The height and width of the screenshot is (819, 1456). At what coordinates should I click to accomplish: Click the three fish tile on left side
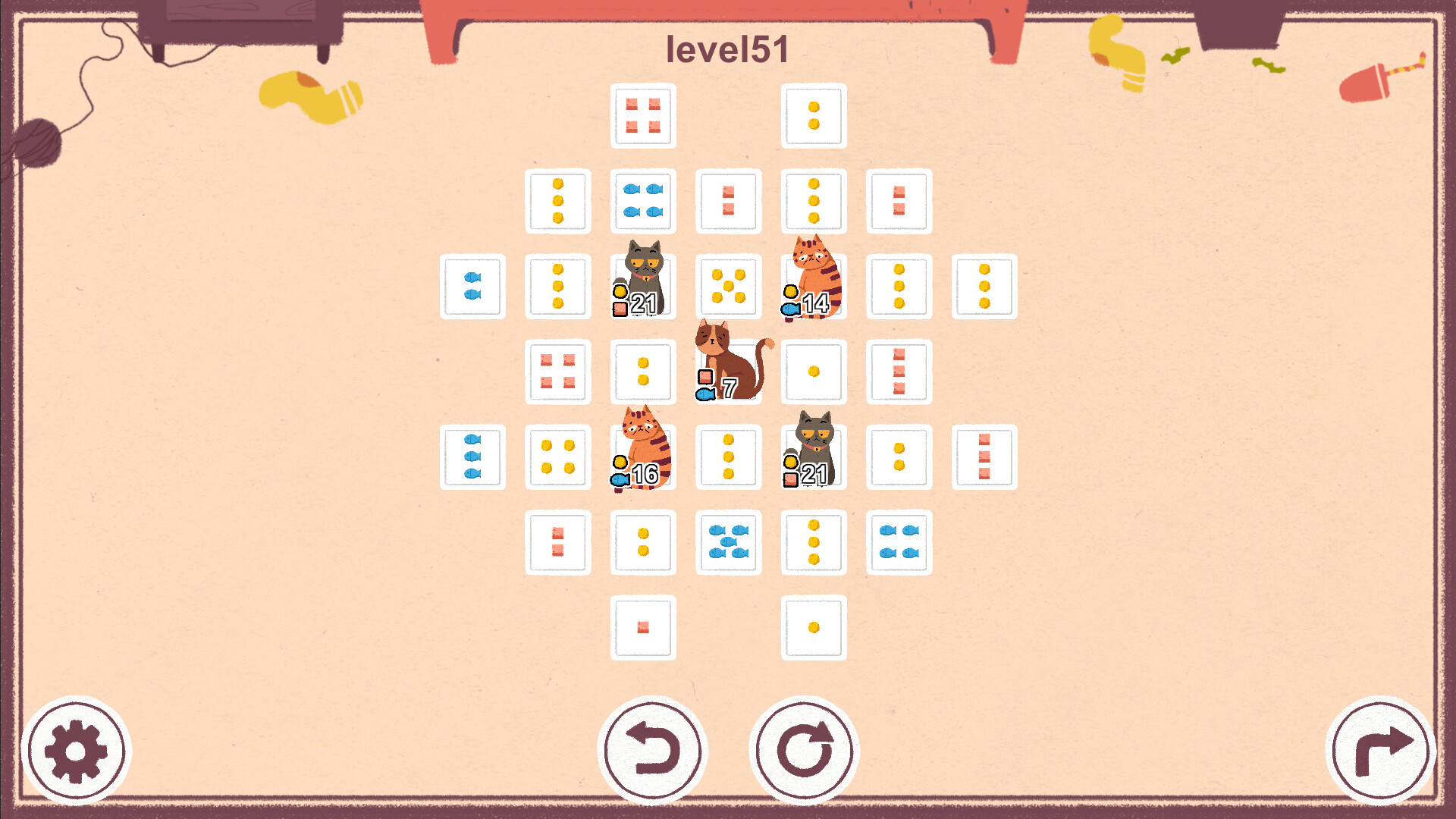click(472, 459)
